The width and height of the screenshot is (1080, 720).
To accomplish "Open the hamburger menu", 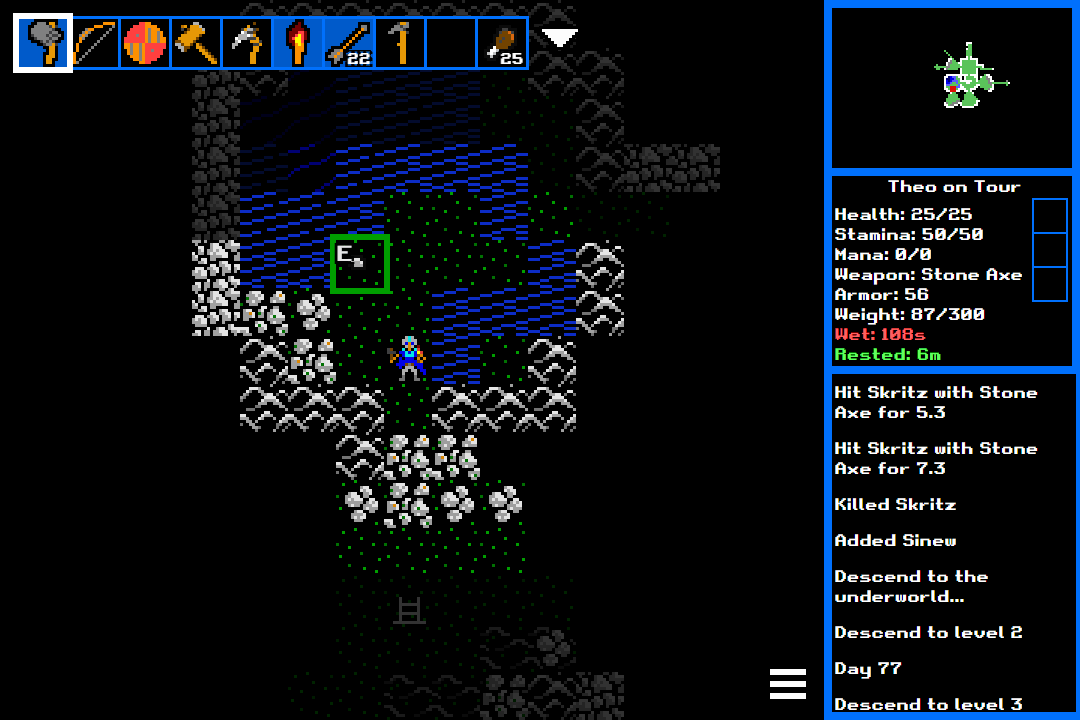I will coord(788,683).
